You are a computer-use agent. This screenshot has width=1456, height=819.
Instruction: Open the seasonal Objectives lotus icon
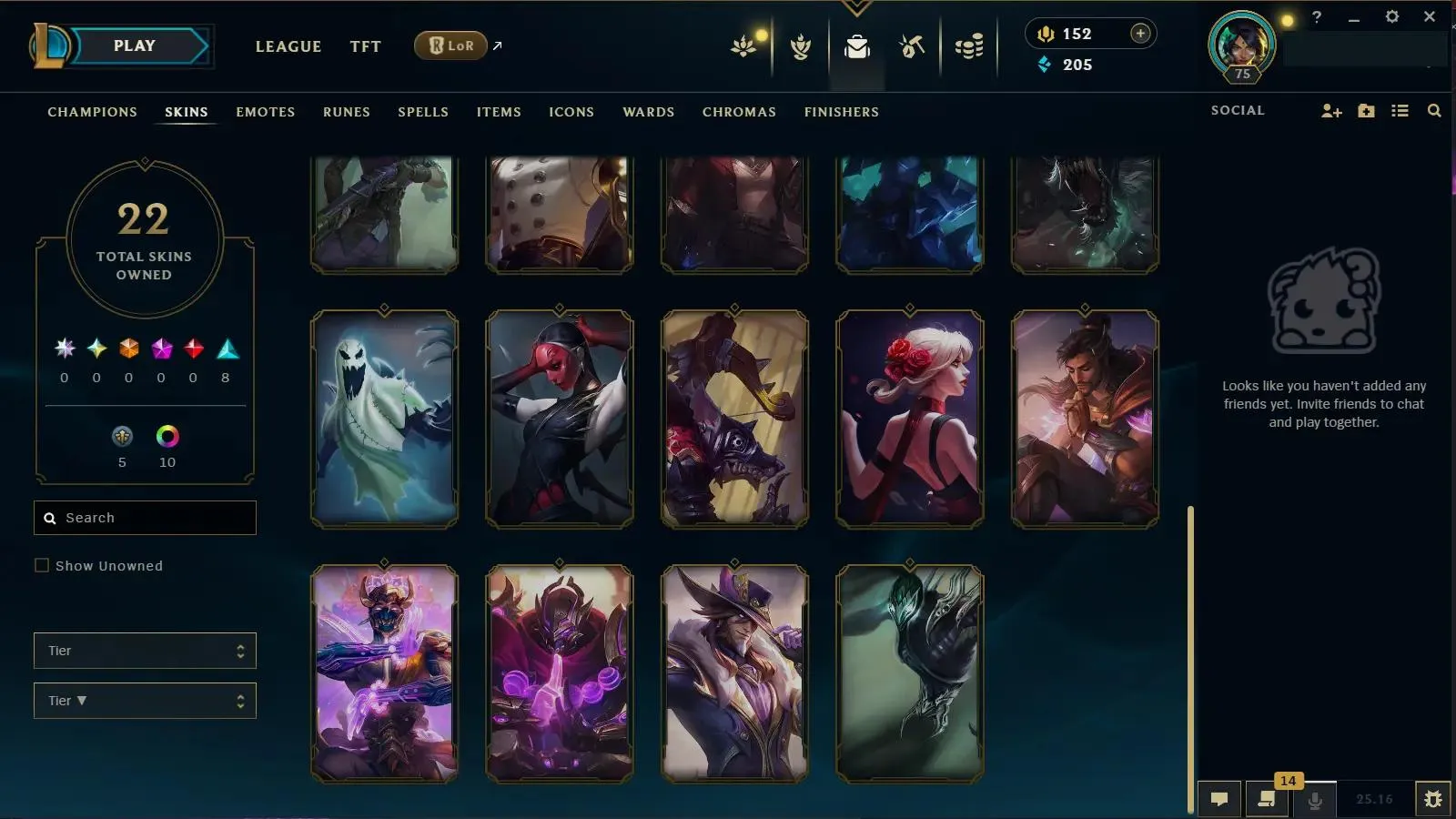(x=744, y=47)
